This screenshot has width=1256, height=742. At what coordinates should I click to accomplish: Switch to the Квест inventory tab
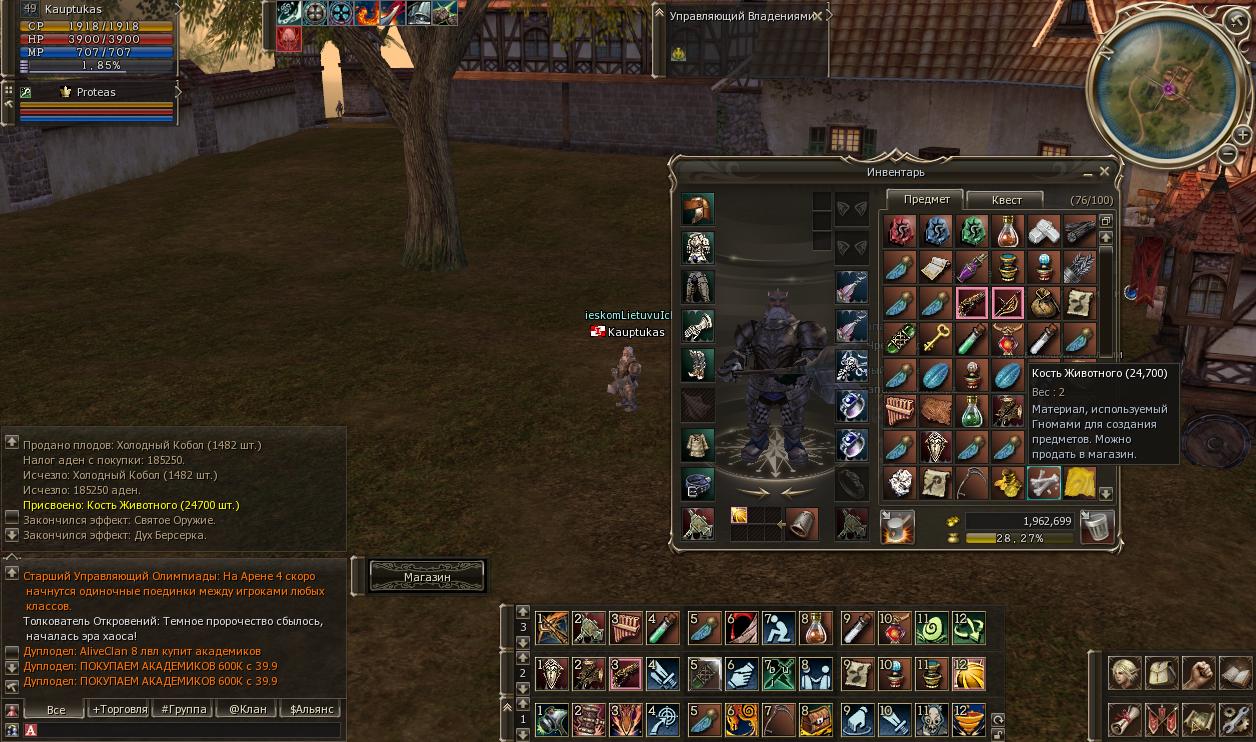coord(1006,200)
